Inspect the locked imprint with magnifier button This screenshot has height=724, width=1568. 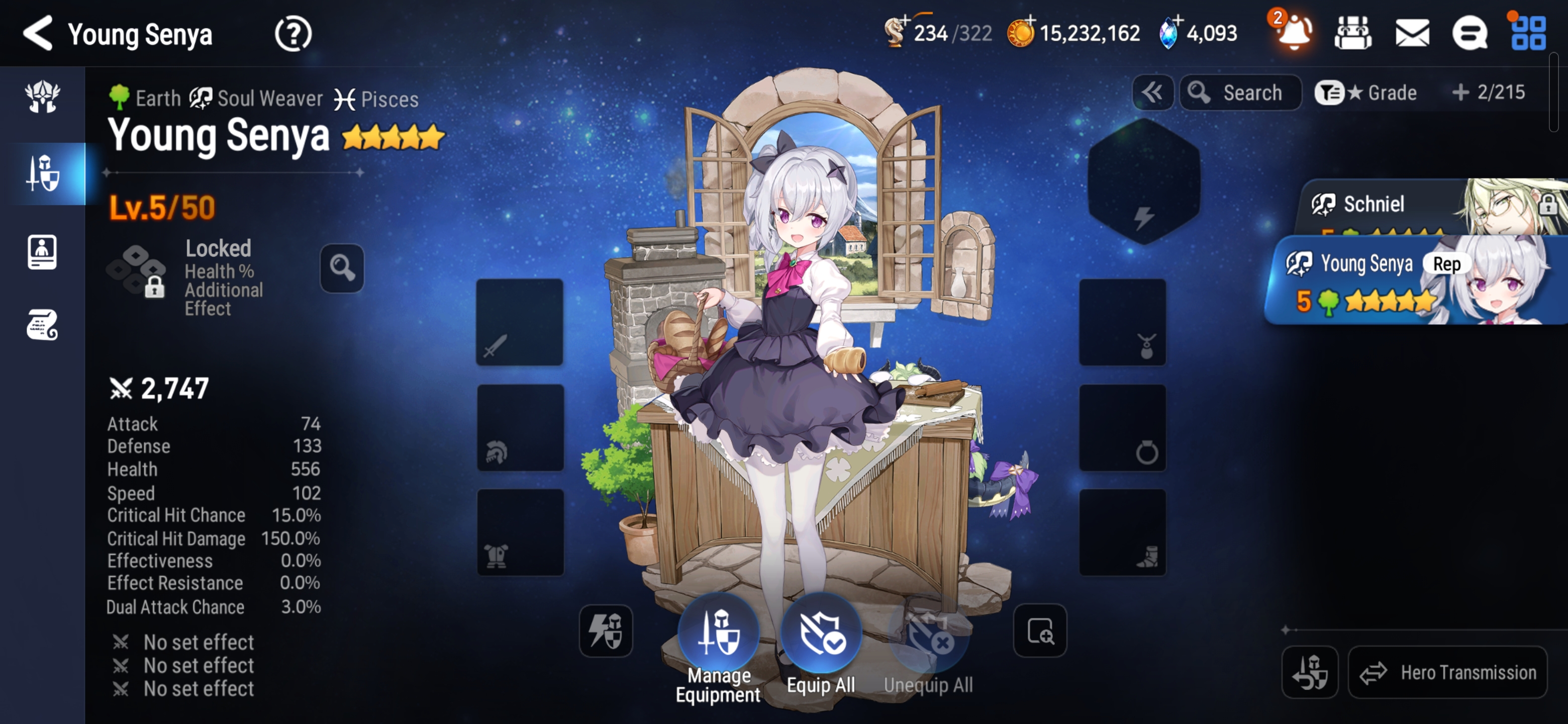click(x=342, y=268)
